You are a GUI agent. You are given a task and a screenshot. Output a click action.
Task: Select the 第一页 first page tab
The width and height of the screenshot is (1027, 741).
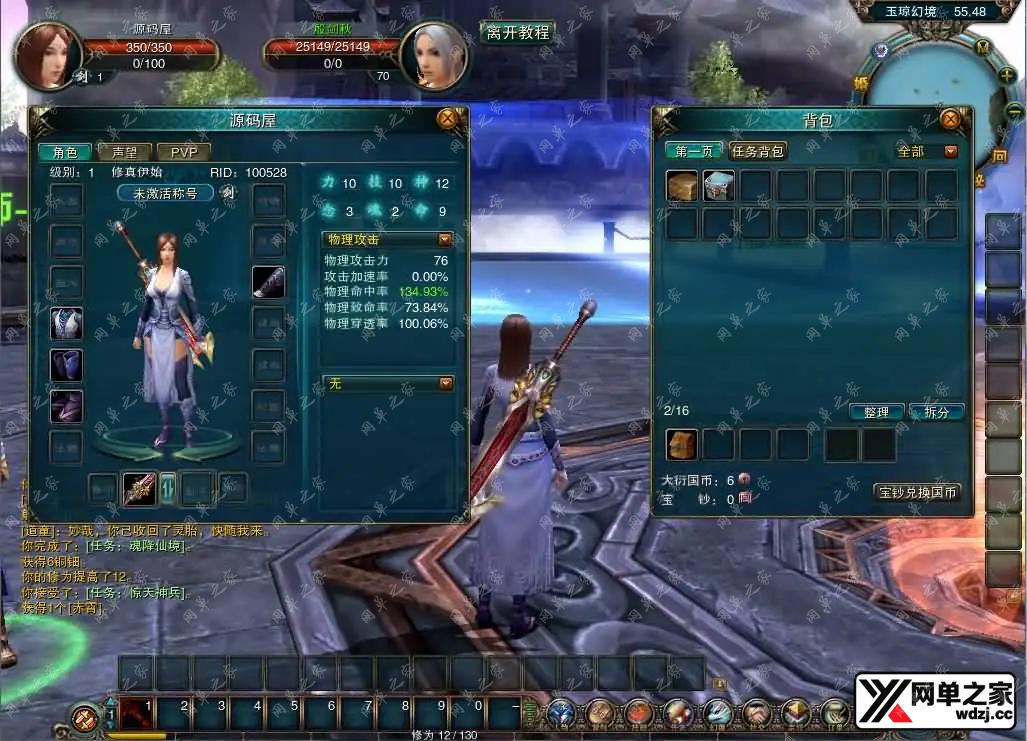[694, 151]
